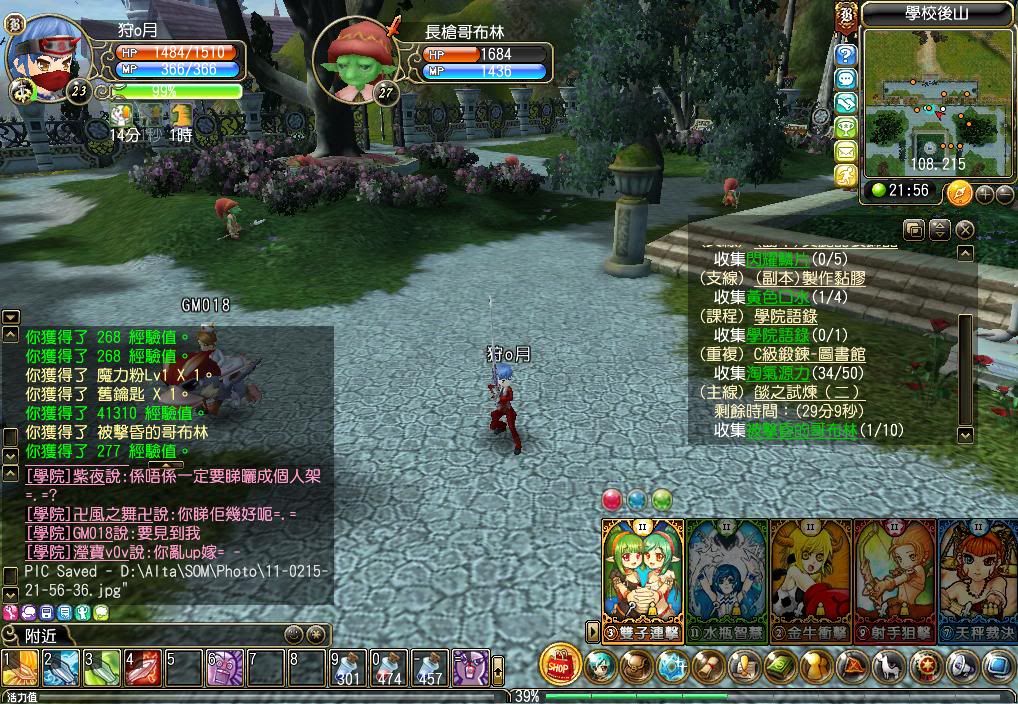Click the minimap zoom-in plus button

click(984, 193)
